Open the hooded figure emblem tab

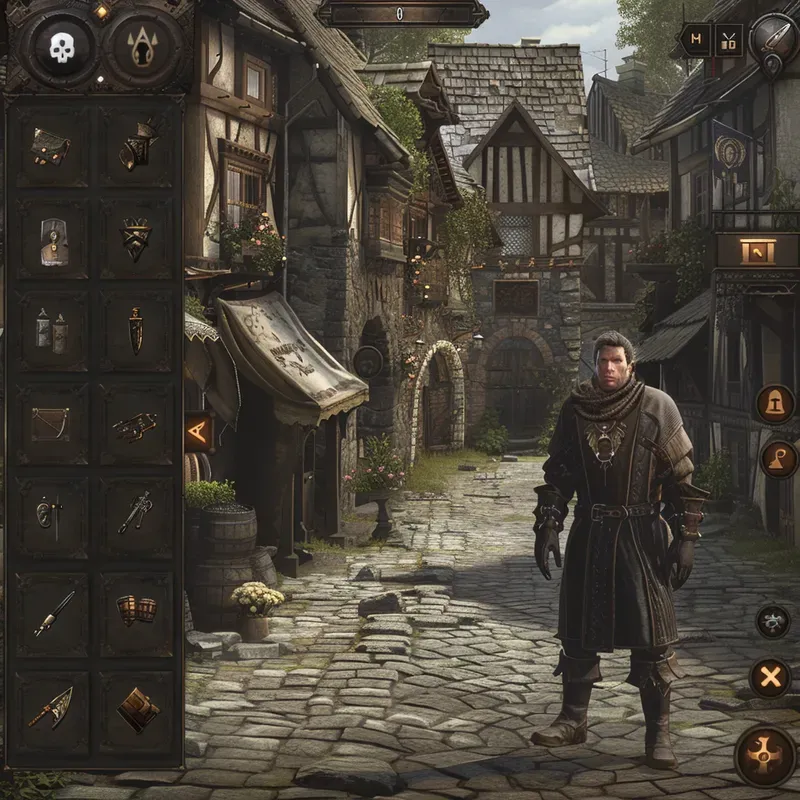[143, 47]
